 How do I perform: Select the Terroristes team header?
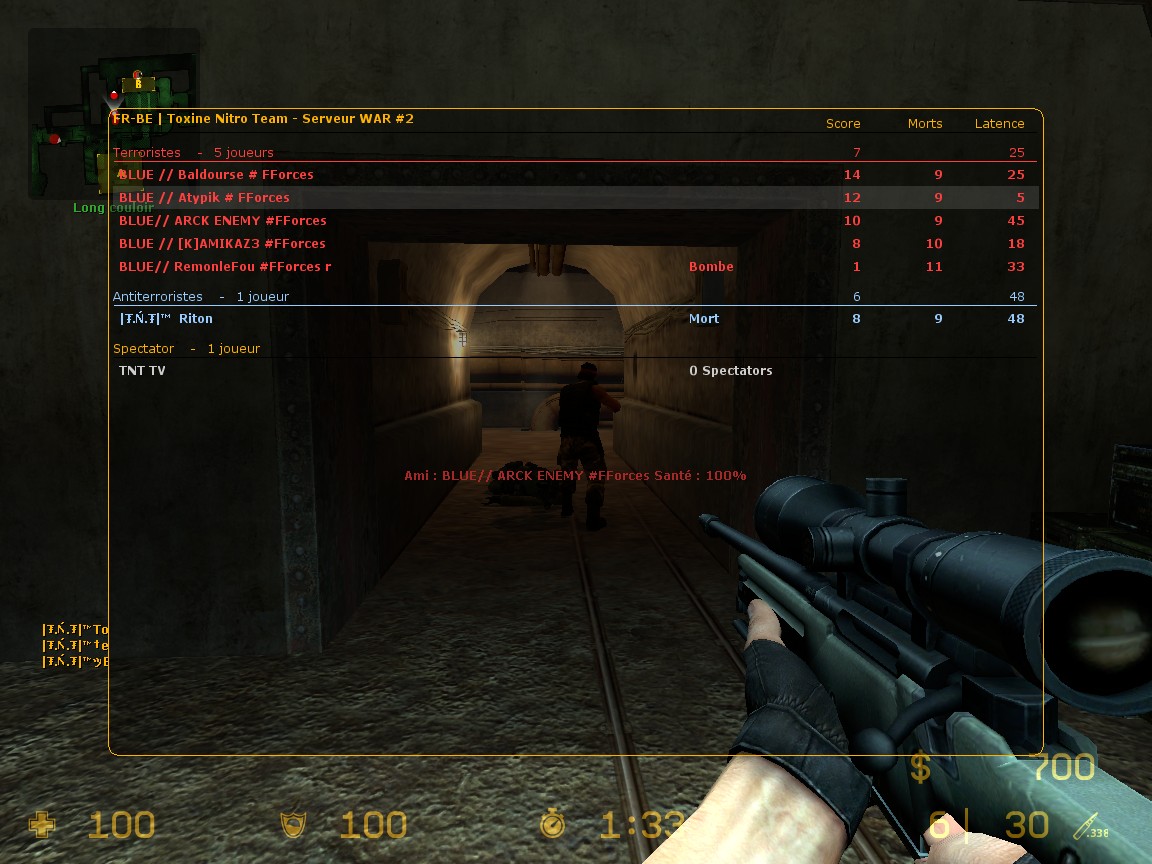point(147,153)
